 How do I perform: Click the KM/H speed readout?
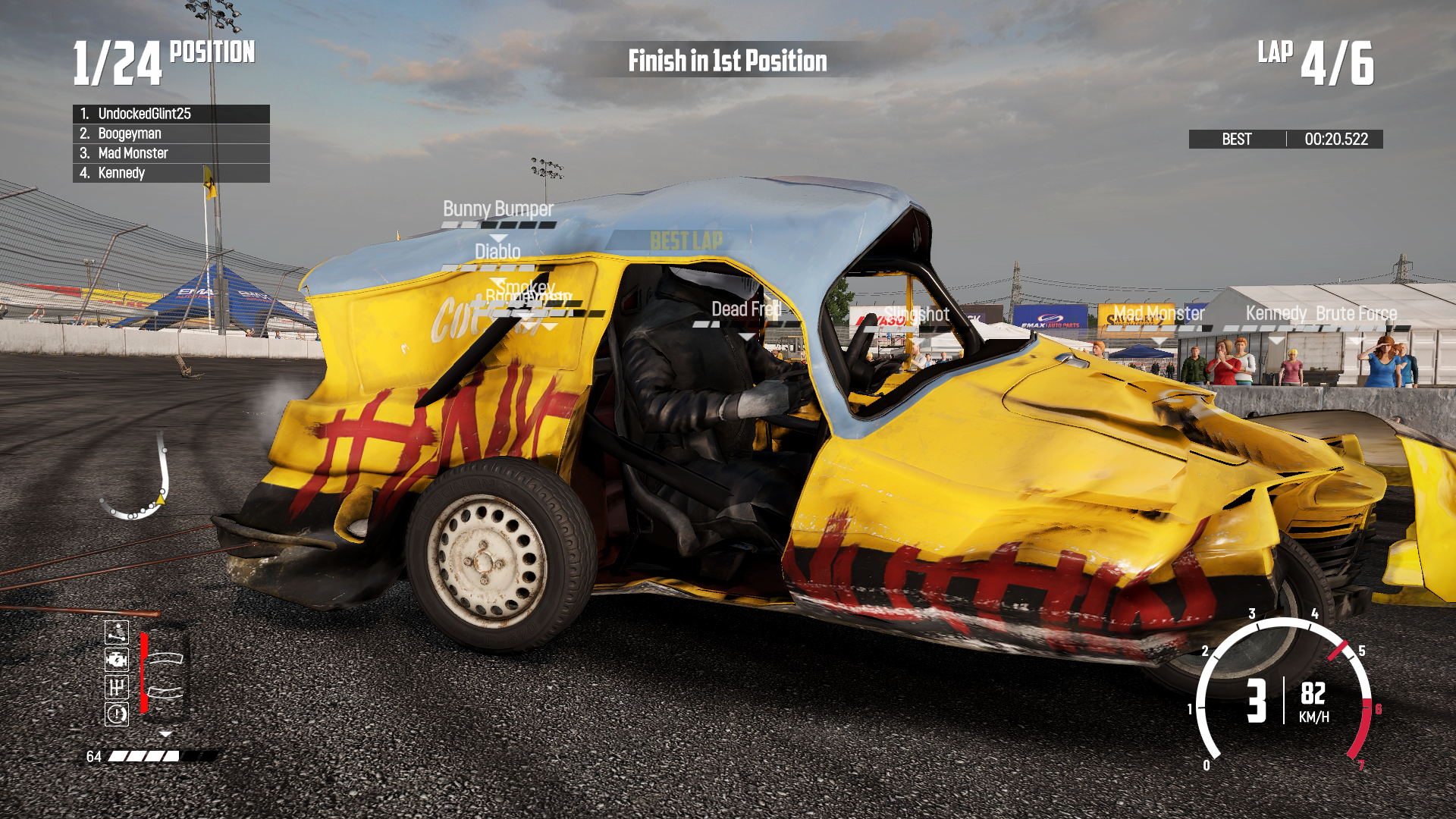click(1313, 707)
